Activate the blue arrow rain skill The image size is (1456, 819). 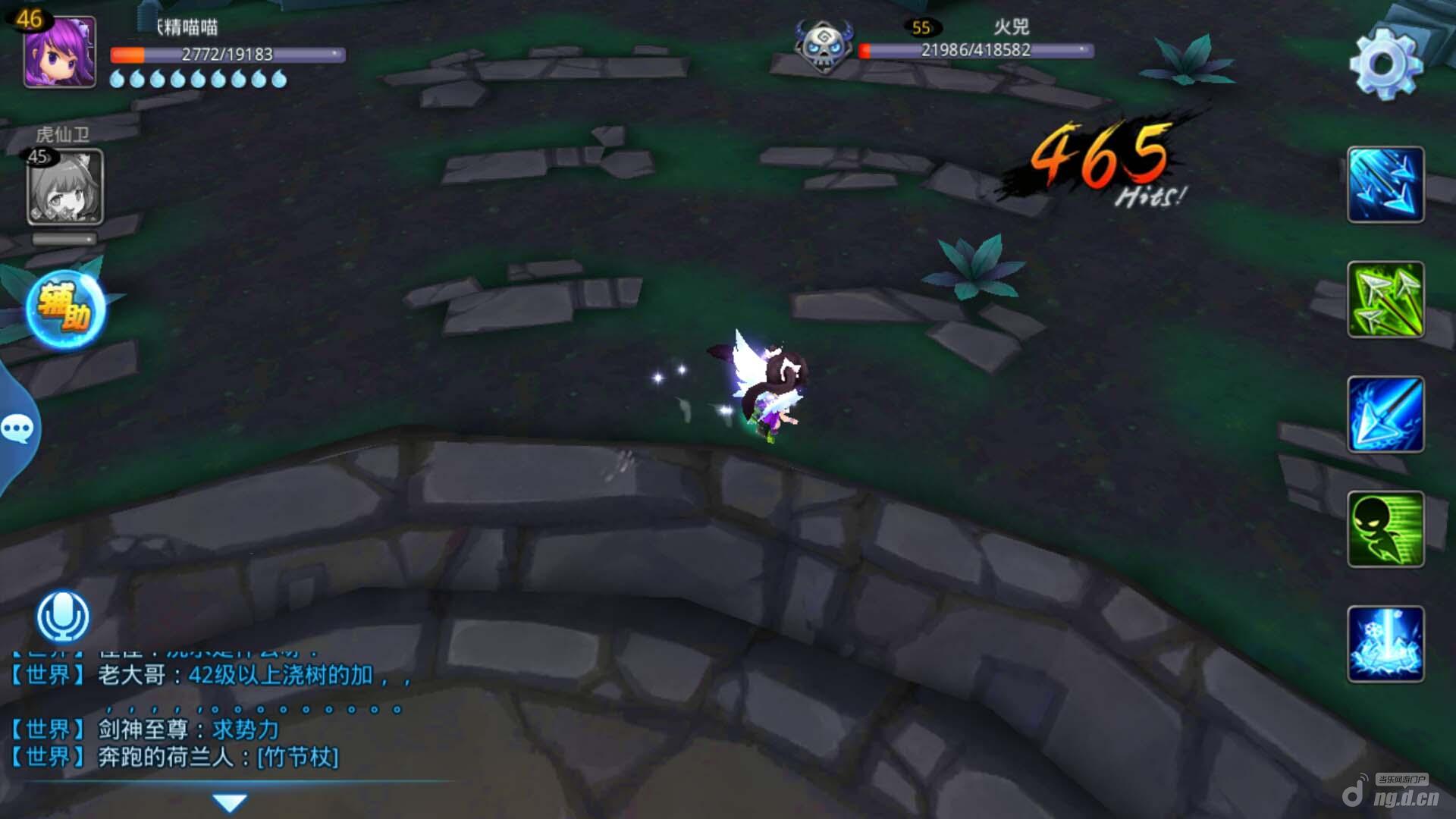tap(1385, 184)
